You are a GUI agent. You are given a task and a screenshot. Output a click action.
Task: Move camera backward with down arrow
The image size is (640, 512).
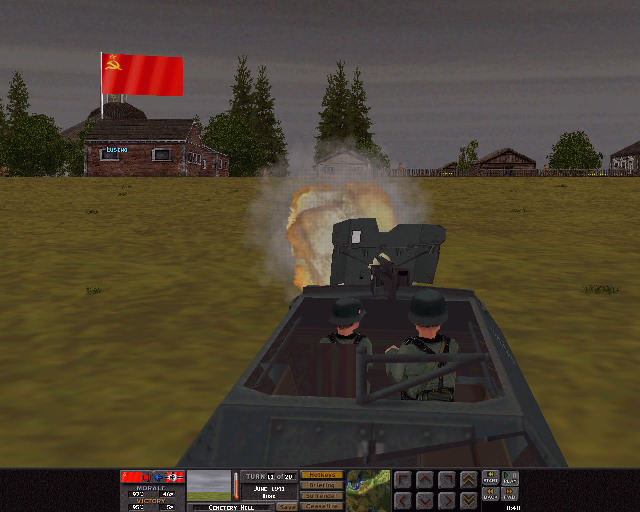[423, 499]
